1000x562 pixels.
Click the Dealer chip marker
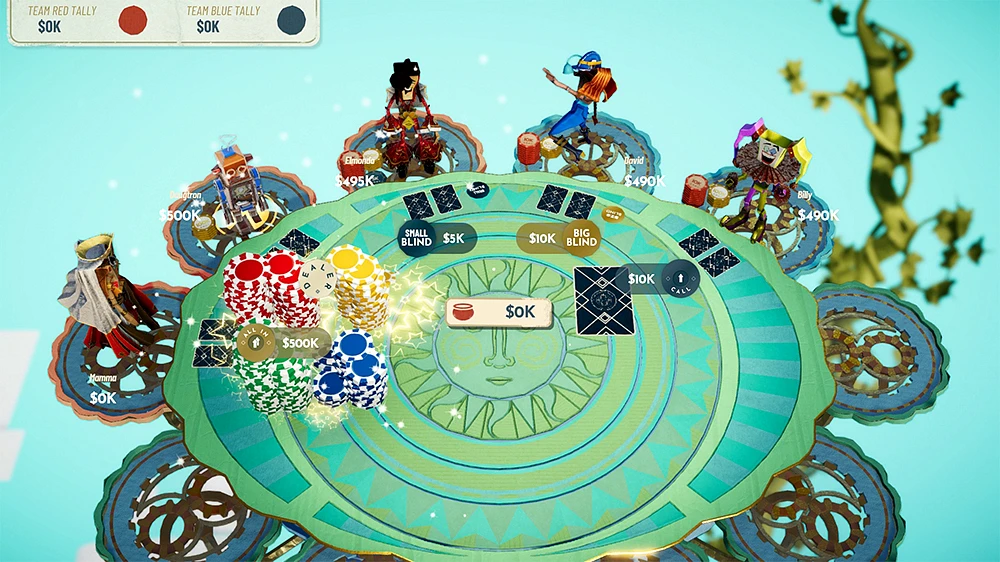[x=313, y=277]
